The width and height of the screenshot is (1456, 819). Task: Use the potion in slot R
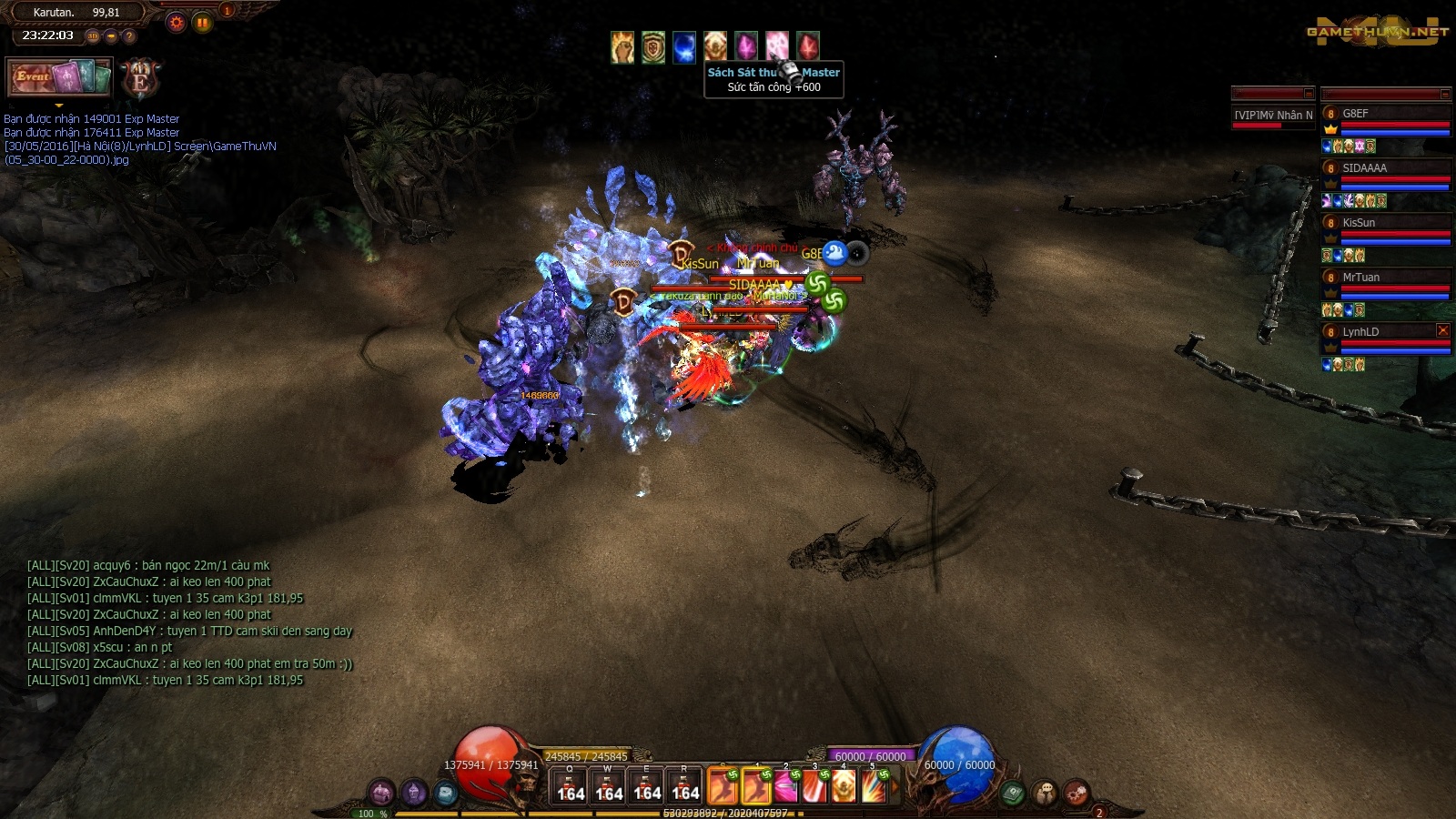[x=685, y=787]
